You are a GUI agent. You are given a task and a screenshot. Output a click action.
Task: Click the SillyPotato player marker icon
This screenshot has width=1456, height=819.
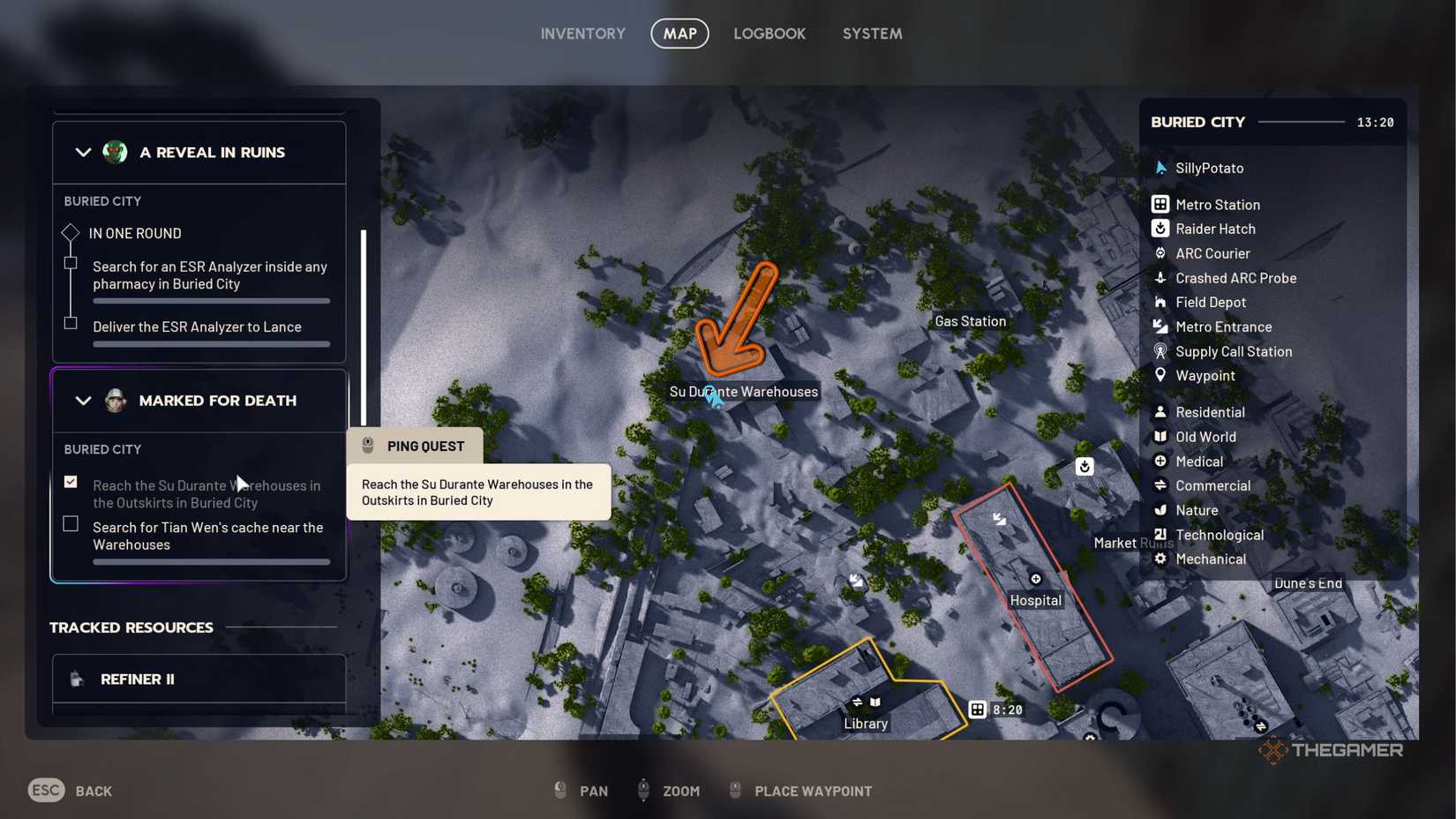(1161, 168)
